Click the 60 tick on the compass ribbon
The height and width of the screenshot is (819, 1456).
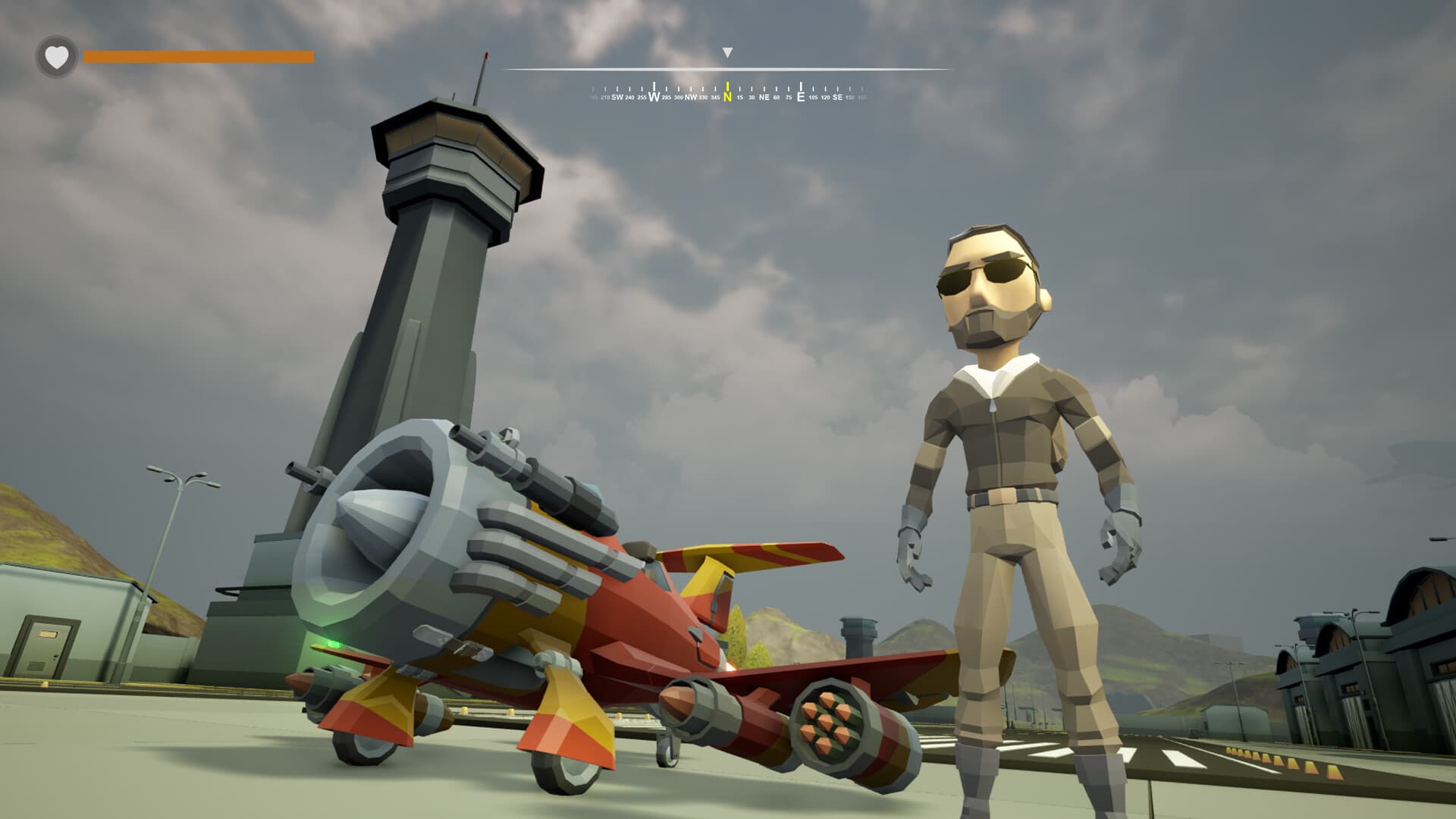(776, 97)
